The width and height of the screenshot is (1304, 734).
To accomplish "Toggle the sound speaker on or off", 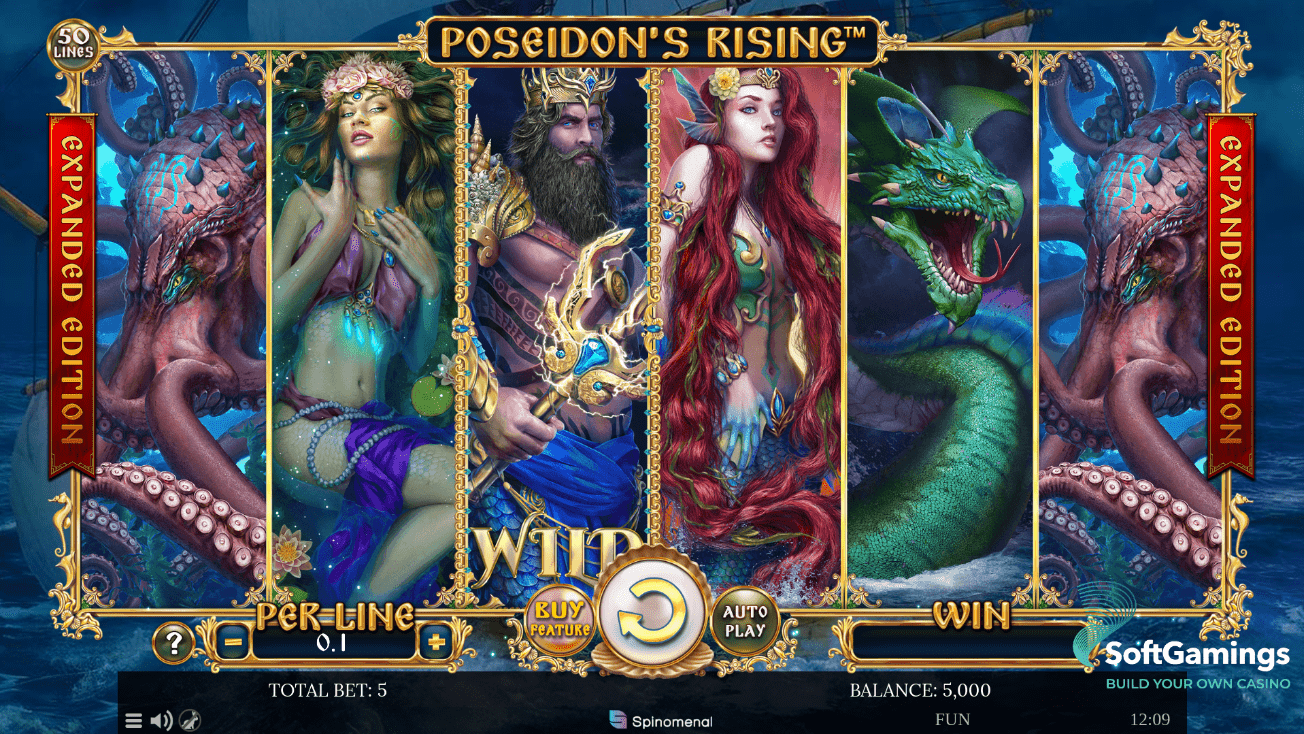I will 159,719.
